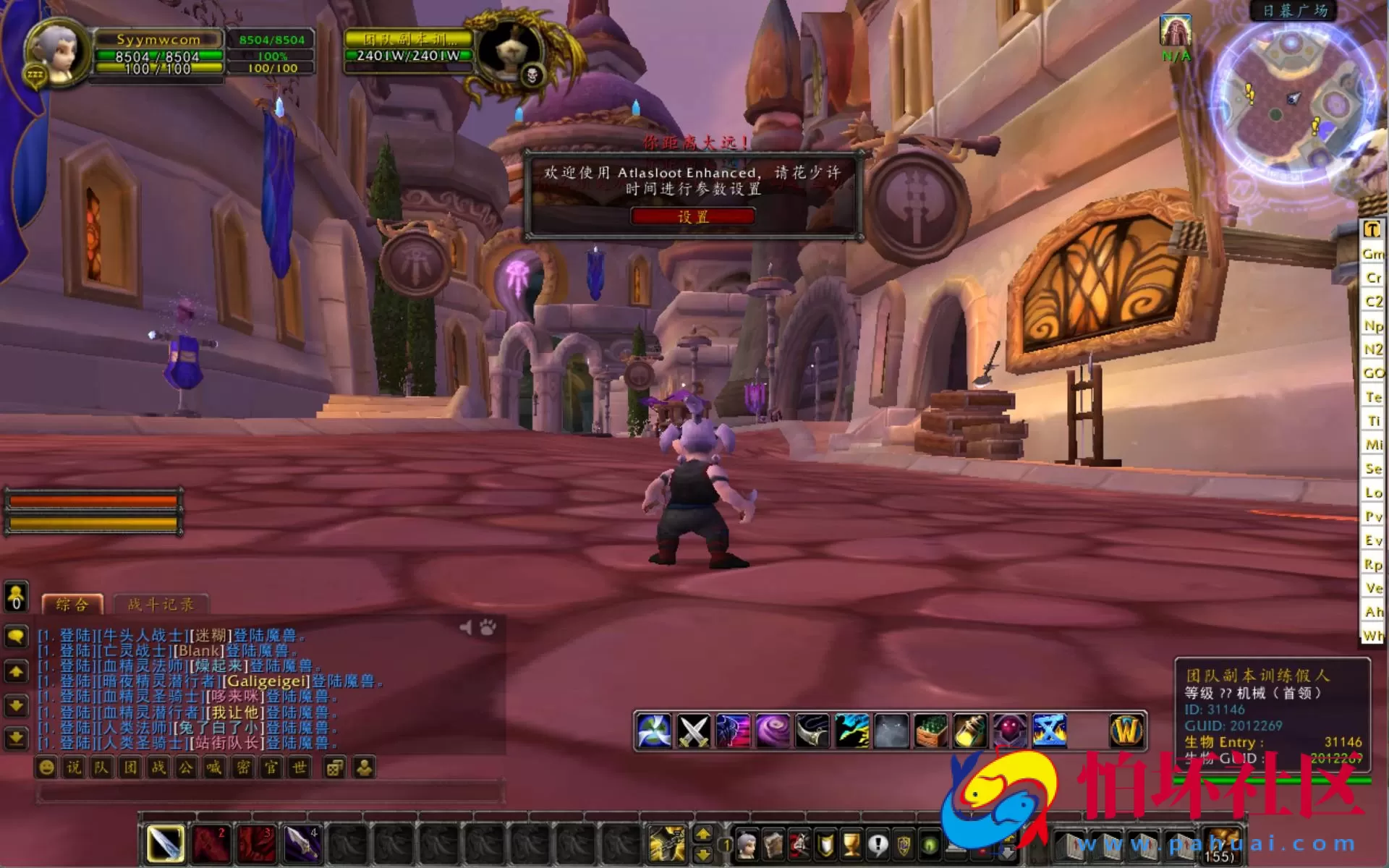The image size is (1389, 868).
Task: Switch to the 战斗记录 chat tab
Action: [x=161, y=604]
